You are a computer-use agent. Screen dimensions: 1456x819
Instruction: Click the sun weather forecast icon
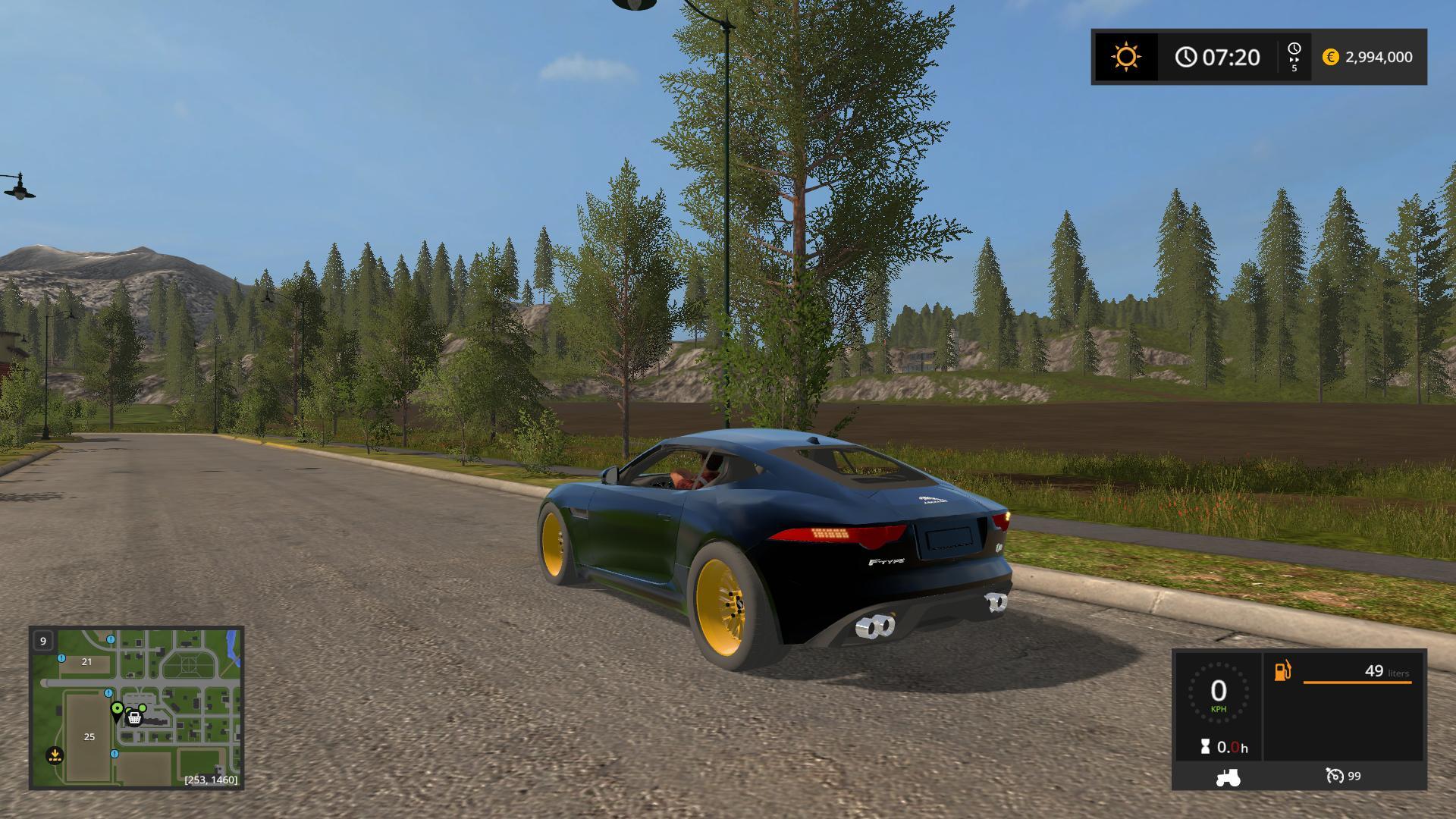click(1125, 57)
